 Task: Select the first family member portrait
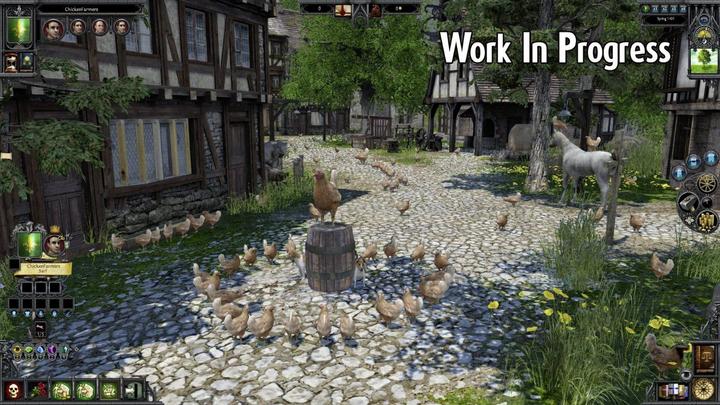(x=54, y=28)
